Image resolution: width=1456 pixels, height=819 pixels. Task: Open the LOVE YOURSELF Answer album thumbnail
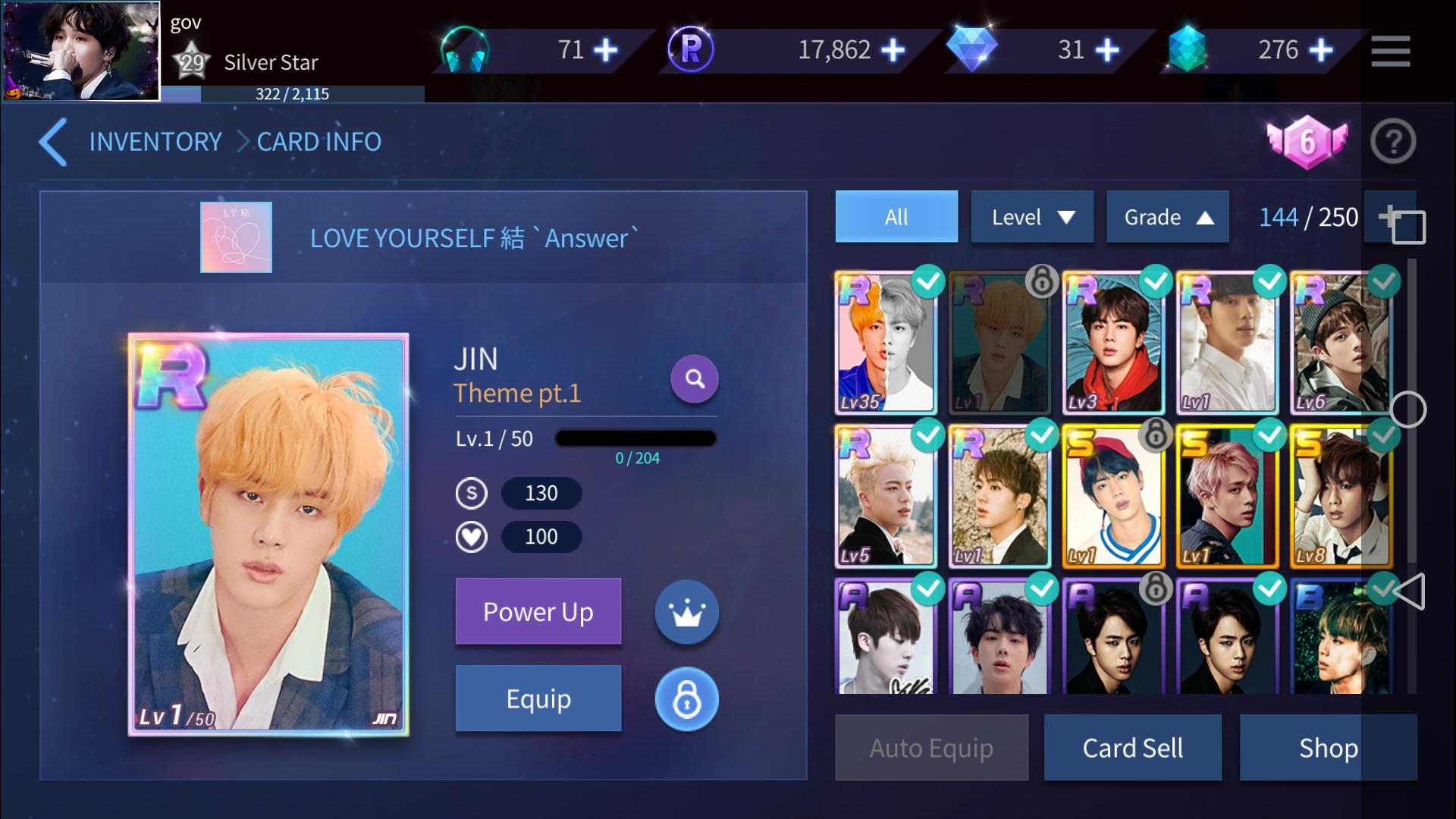(x=236, y=237)
